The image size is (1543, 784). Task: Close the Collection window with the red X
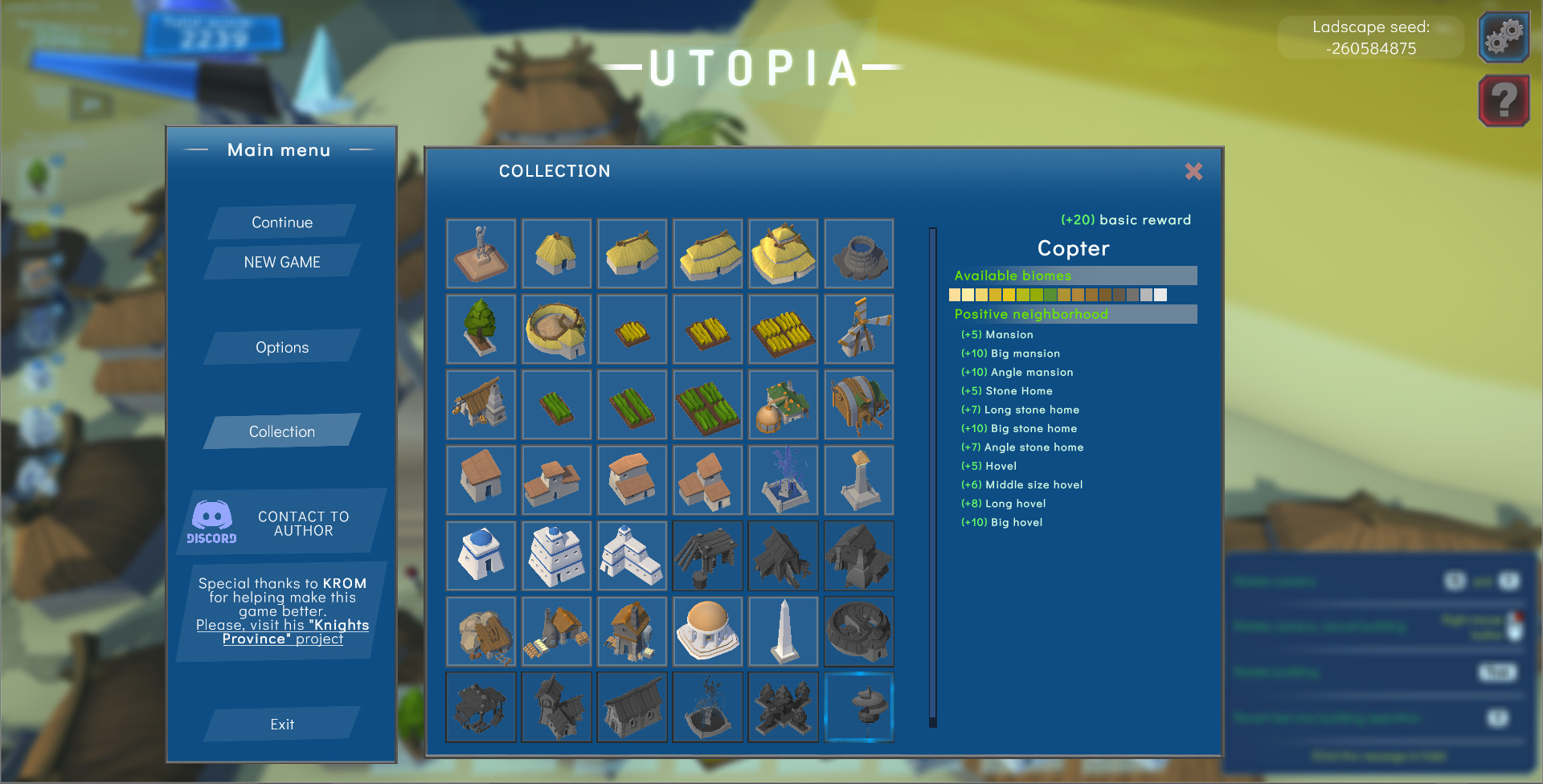pos(1194,172)
